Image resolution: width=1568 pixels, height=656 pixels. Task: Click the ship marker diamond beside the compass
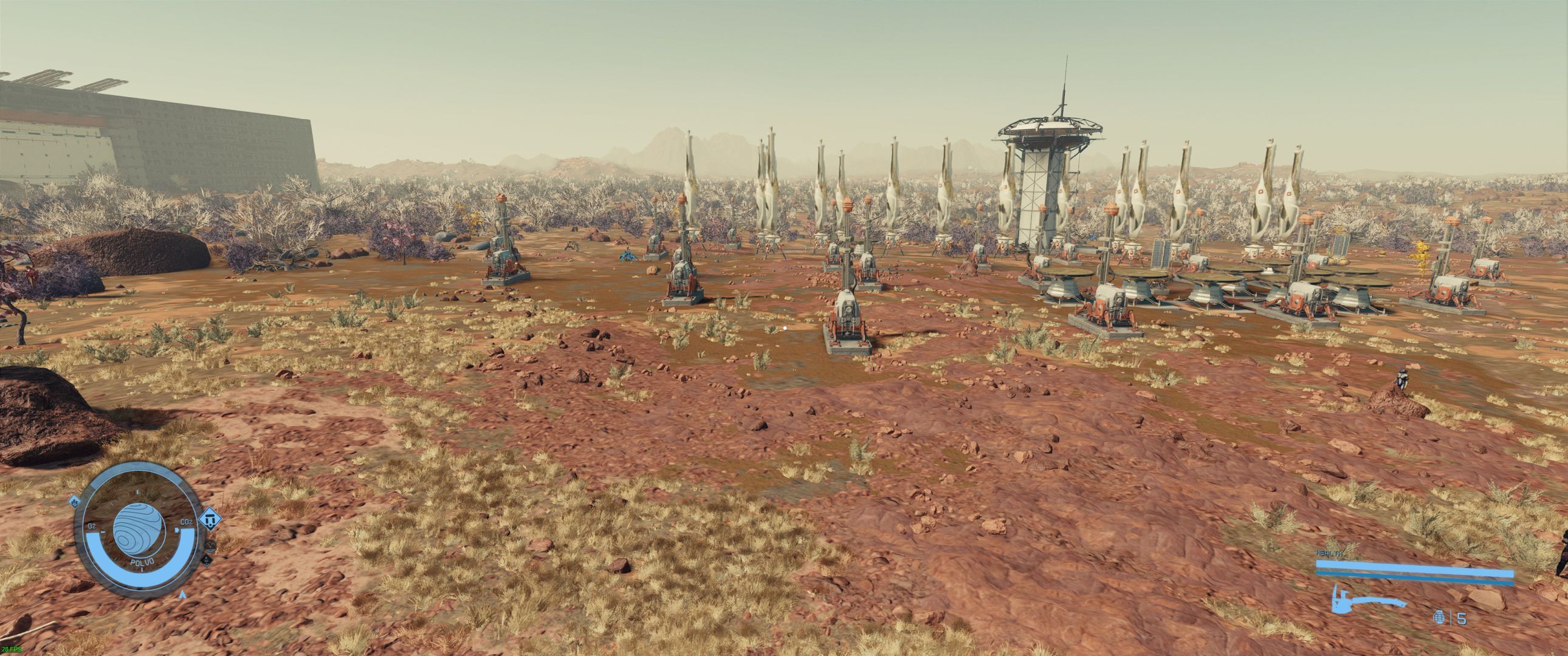click(x=211, y=521)
